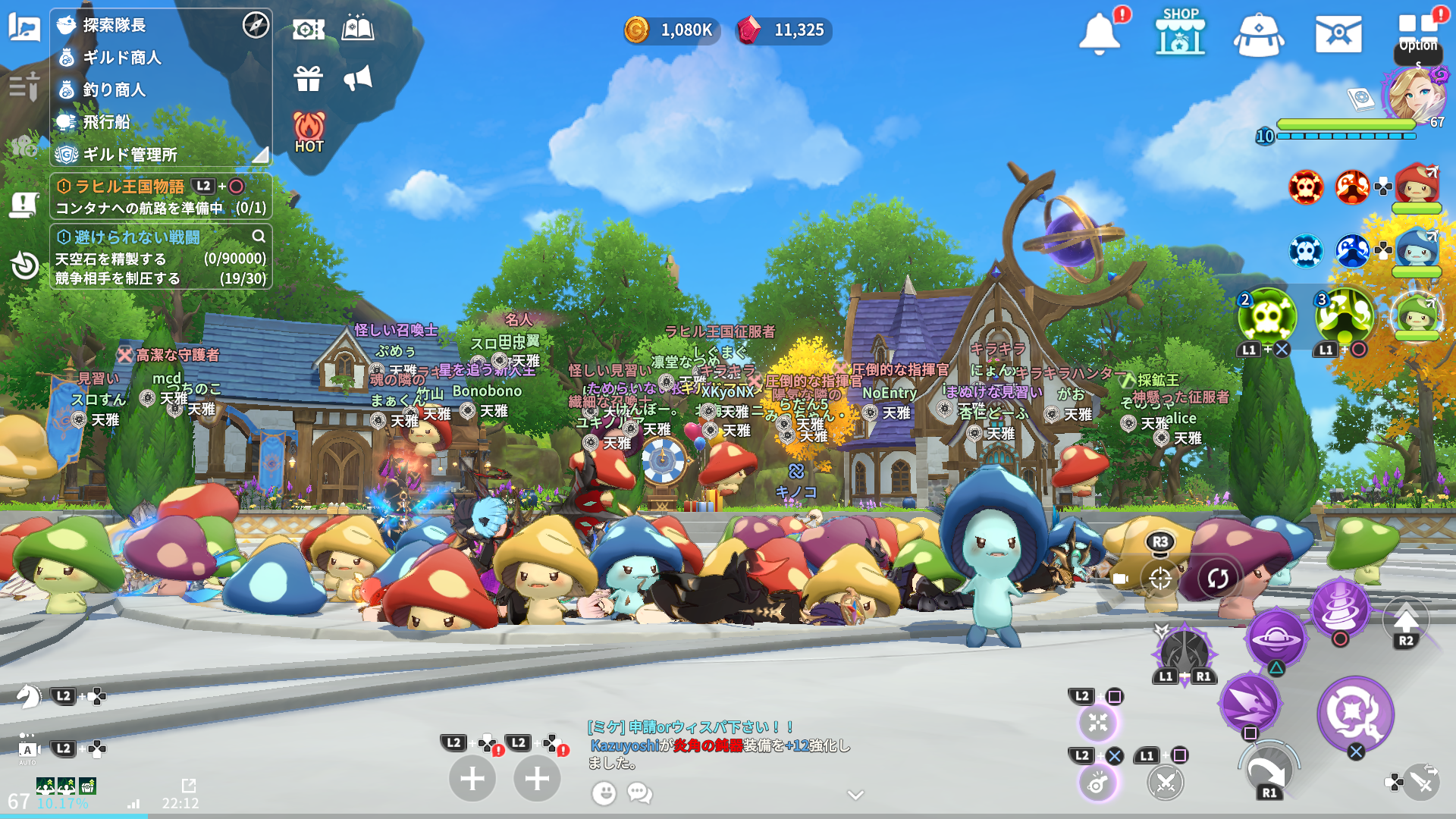
Task: Open the backpack inventory
Action: 1259,35
